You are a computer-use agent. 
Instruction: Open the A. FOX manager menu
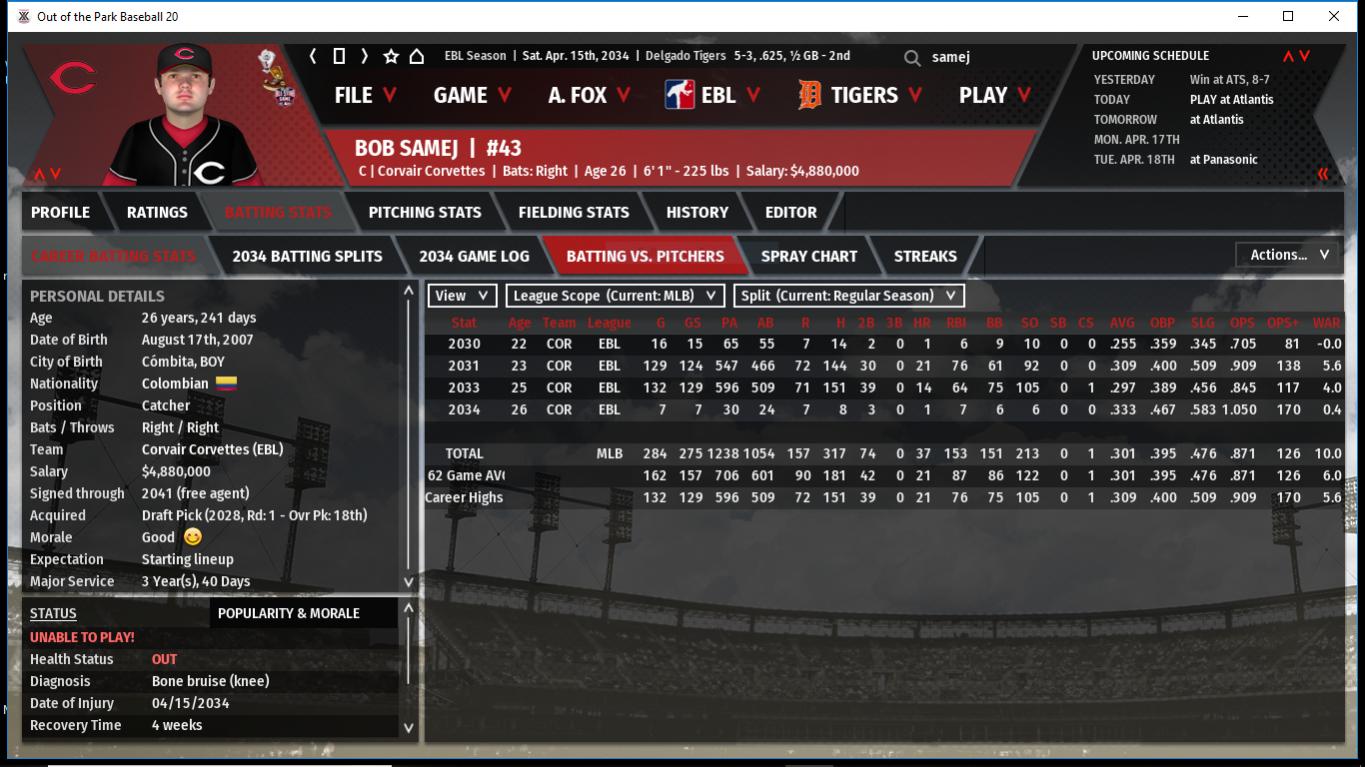588,95
